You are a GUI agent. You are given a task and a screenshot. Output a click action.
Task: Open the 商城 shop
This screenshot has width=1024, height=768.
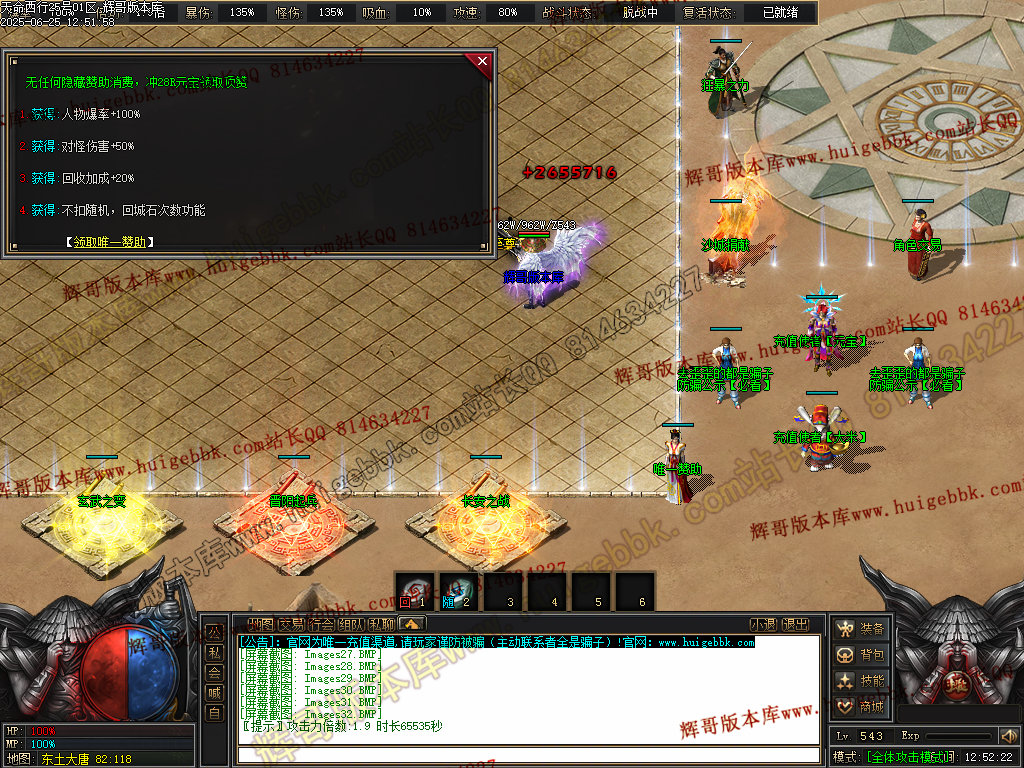tap(860, 707)
